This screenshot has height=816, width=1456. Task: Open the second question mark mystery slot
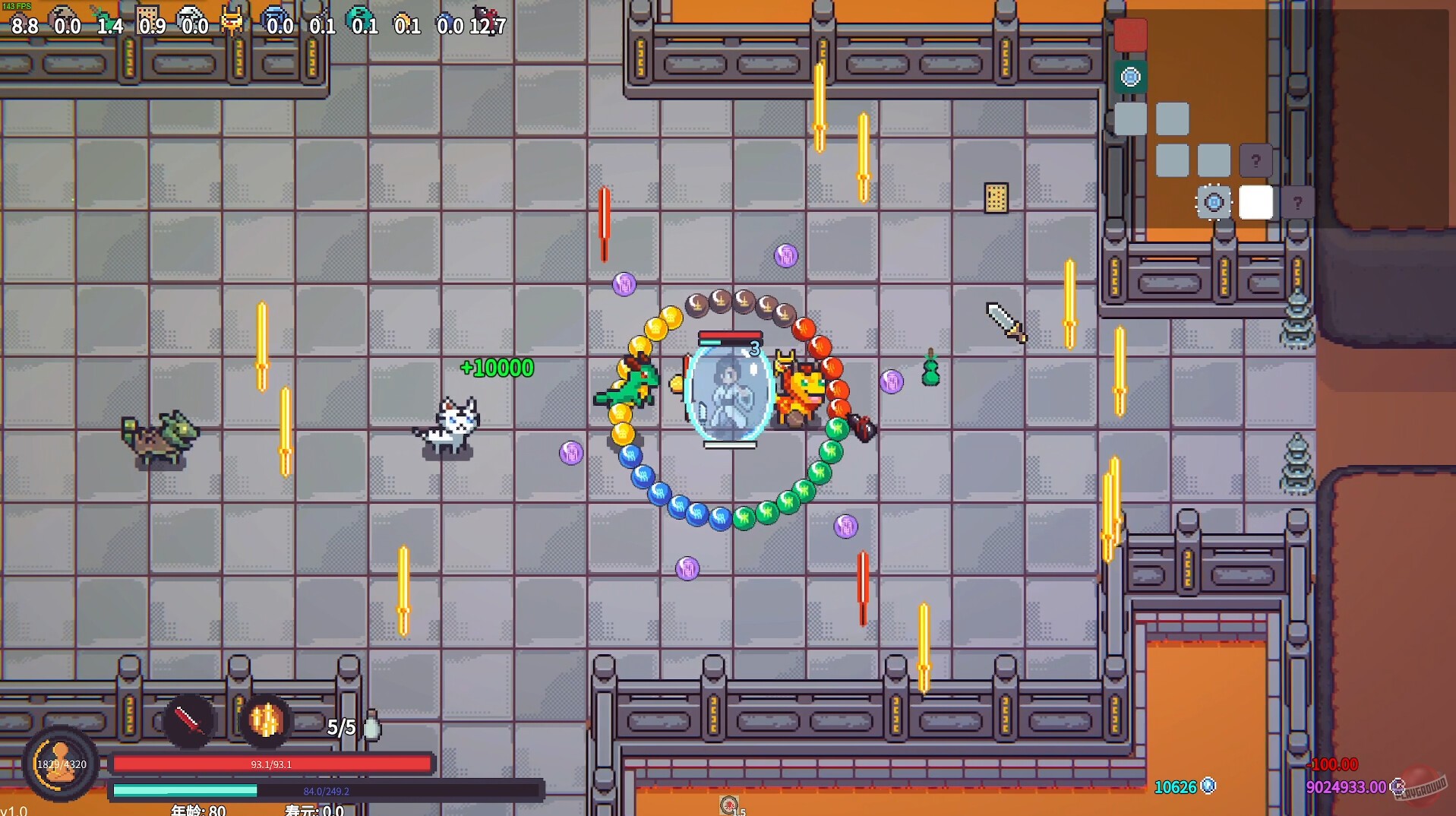click(x=1298, y=201)
